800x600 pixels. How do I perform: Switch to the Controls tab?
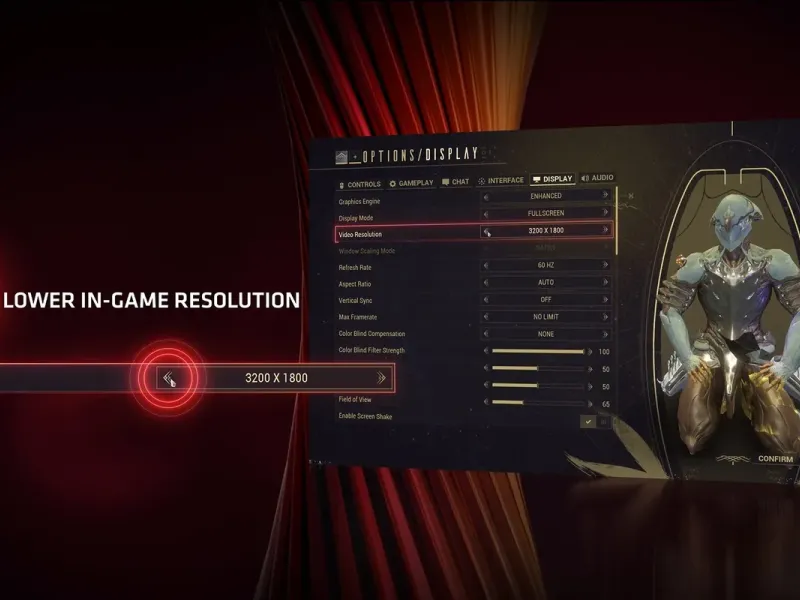tap(361, 184)
